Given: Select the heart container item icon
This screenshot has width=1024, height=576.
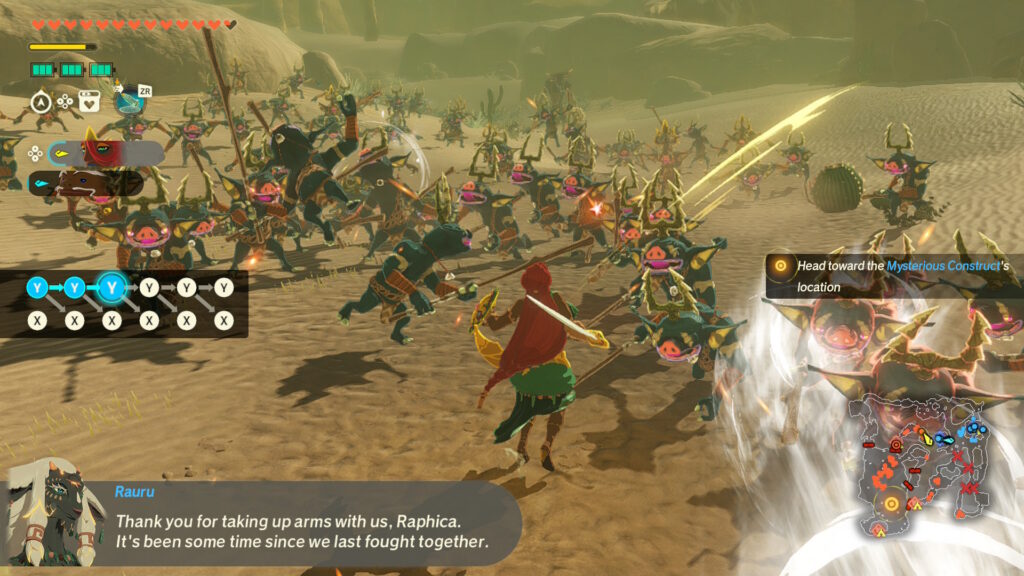Looking at the screenshot, I should [89, 101].
